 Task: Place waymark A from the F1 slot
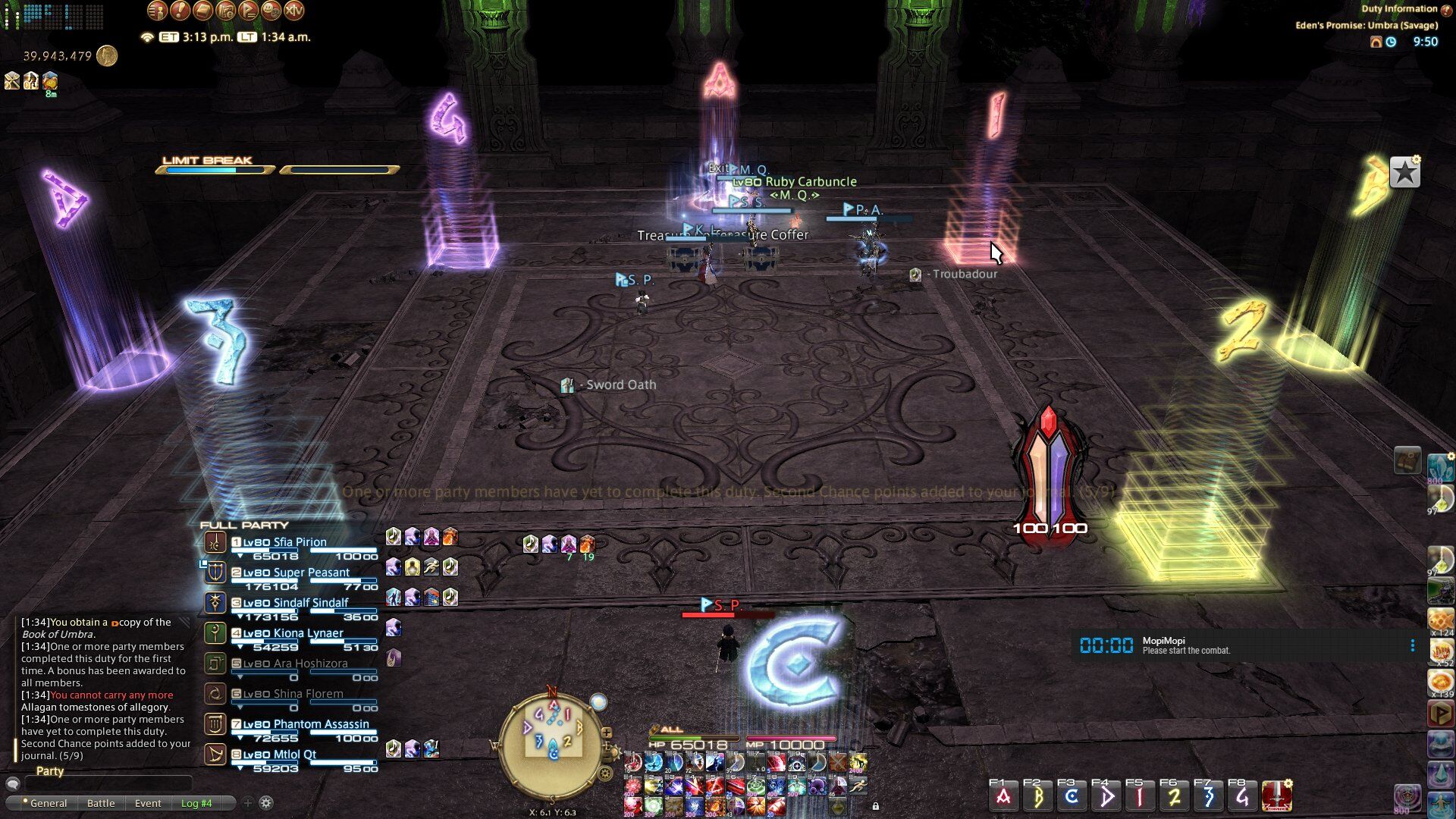[x=1003, y=797]
